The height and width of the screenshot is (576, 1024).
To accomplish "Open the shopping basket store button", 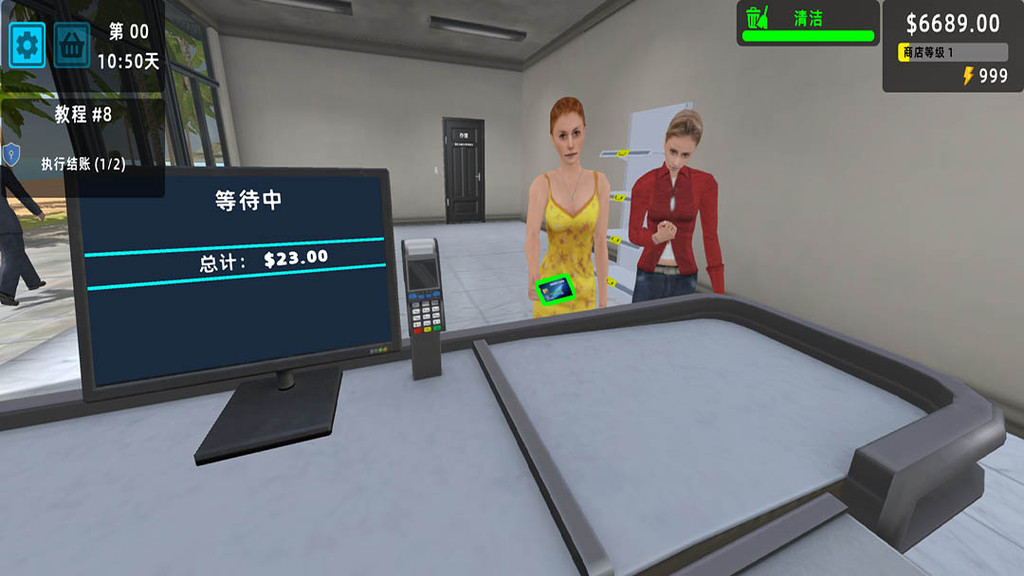I will tap(72, 45).
